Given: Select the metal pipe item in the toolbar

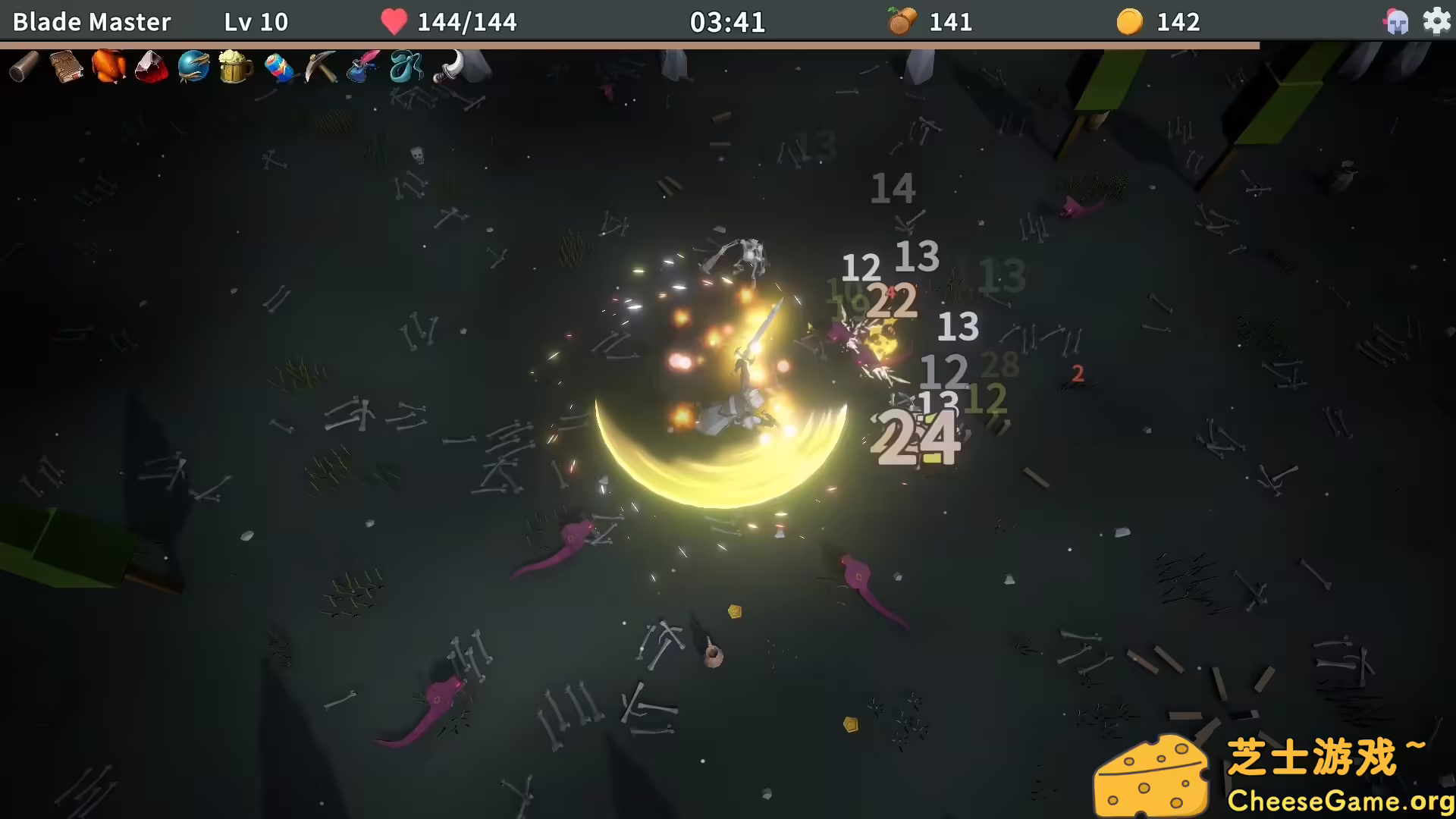Looking at the screenshot, I should [x=23, y=68].
